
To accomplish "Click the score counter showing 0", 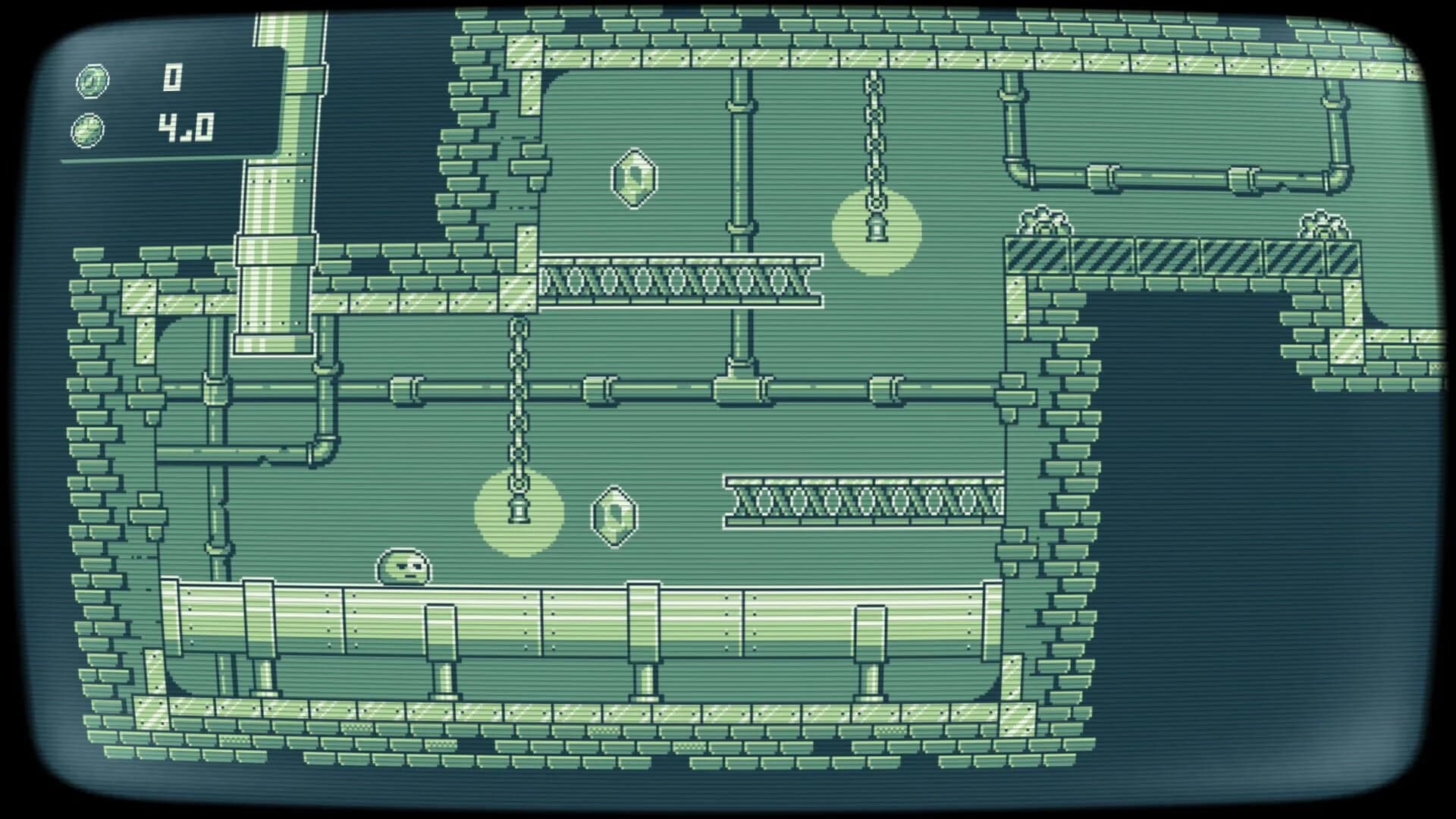I will (x=173, y=76).
